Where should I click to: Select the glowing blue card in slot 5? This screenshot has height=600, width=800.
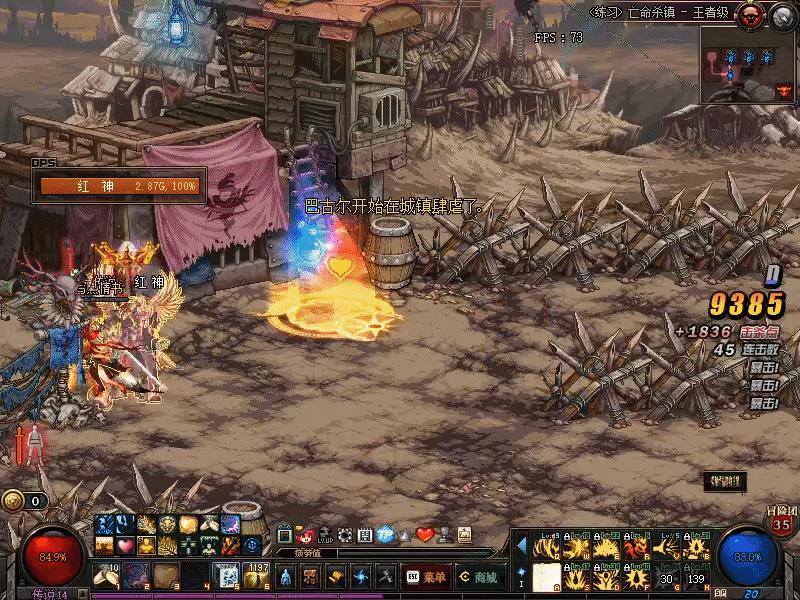point(227,576)
